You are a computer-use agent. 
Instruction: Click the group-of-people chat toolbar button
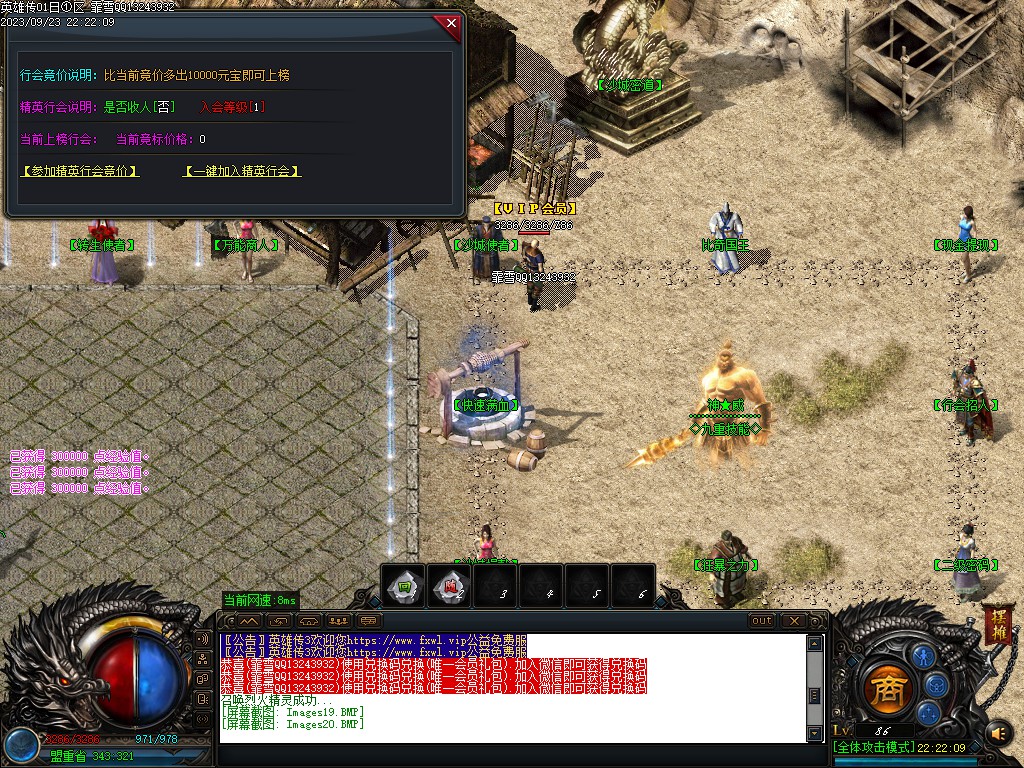pos(339,621)
